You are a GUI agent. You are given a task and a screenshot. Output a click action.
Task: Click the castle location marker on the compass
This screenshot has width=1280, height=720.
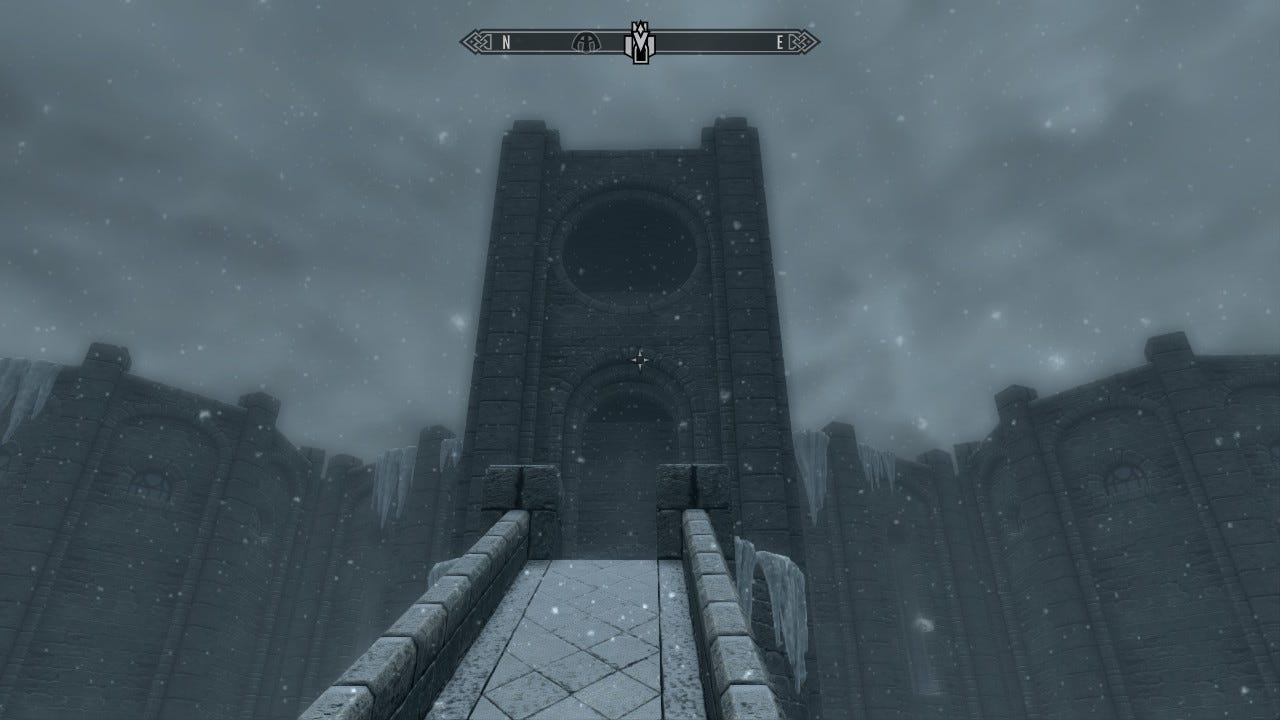click(x=638, y=43)
